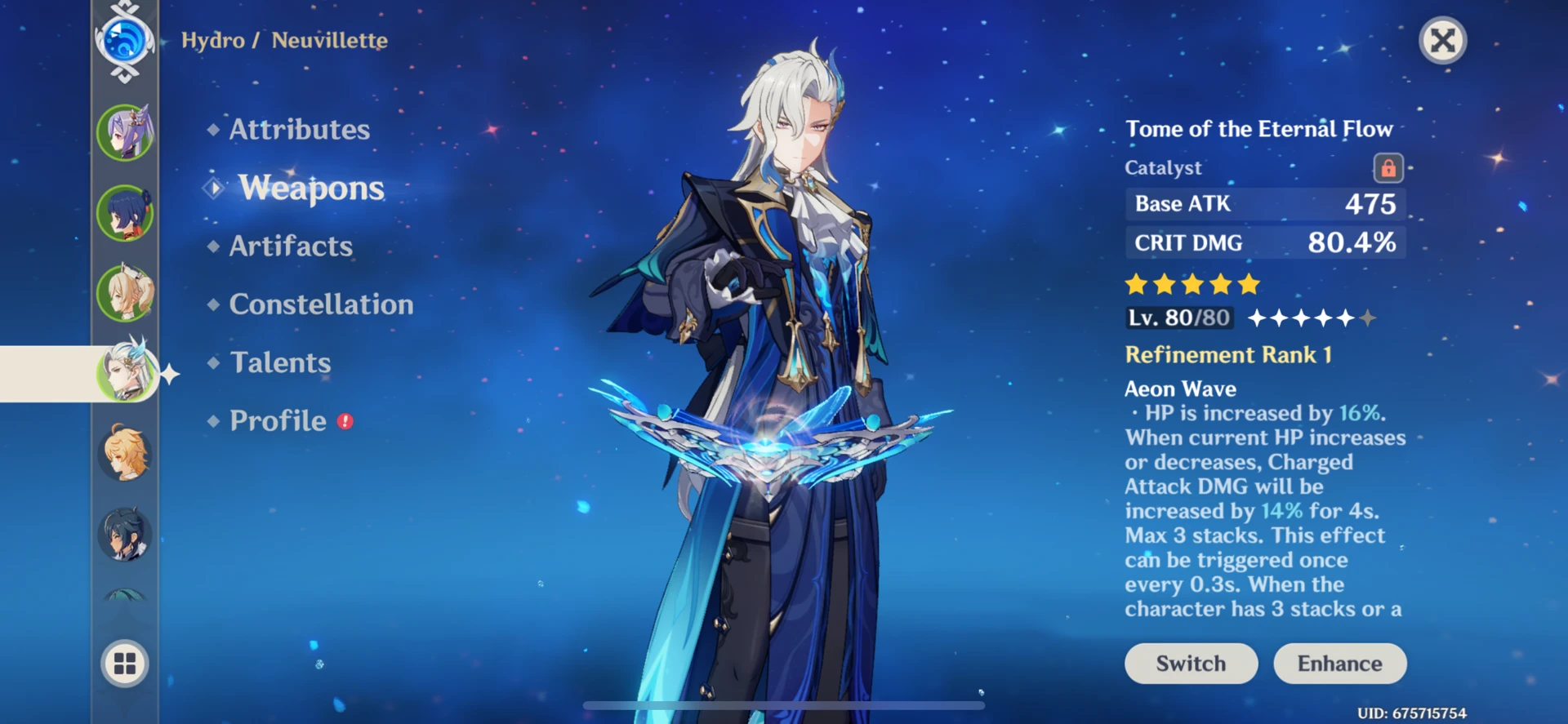
Task: View the Talents section
Action: [x=279, y=362]
